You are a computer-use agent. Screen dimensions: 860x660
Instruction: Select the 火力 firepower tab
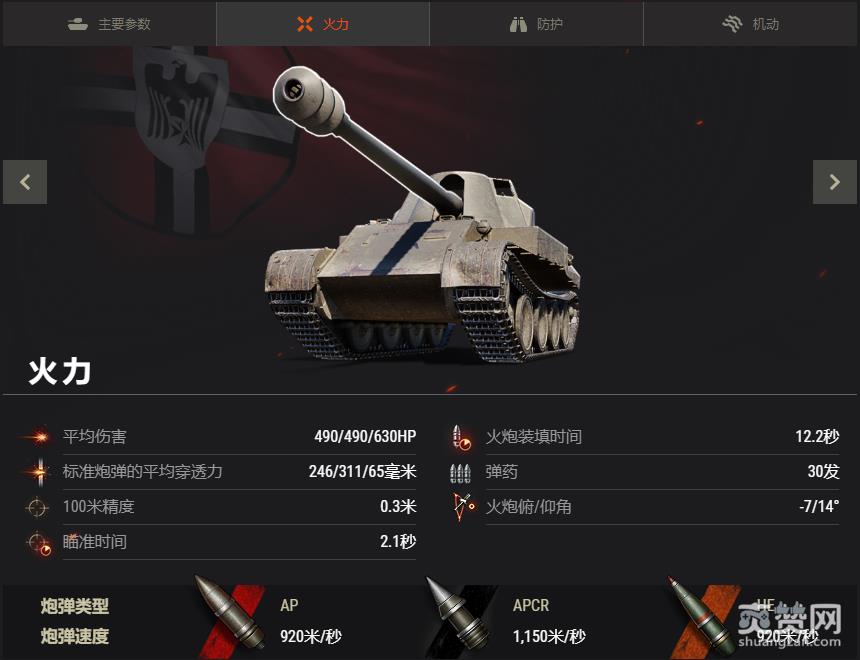point(323,24)
